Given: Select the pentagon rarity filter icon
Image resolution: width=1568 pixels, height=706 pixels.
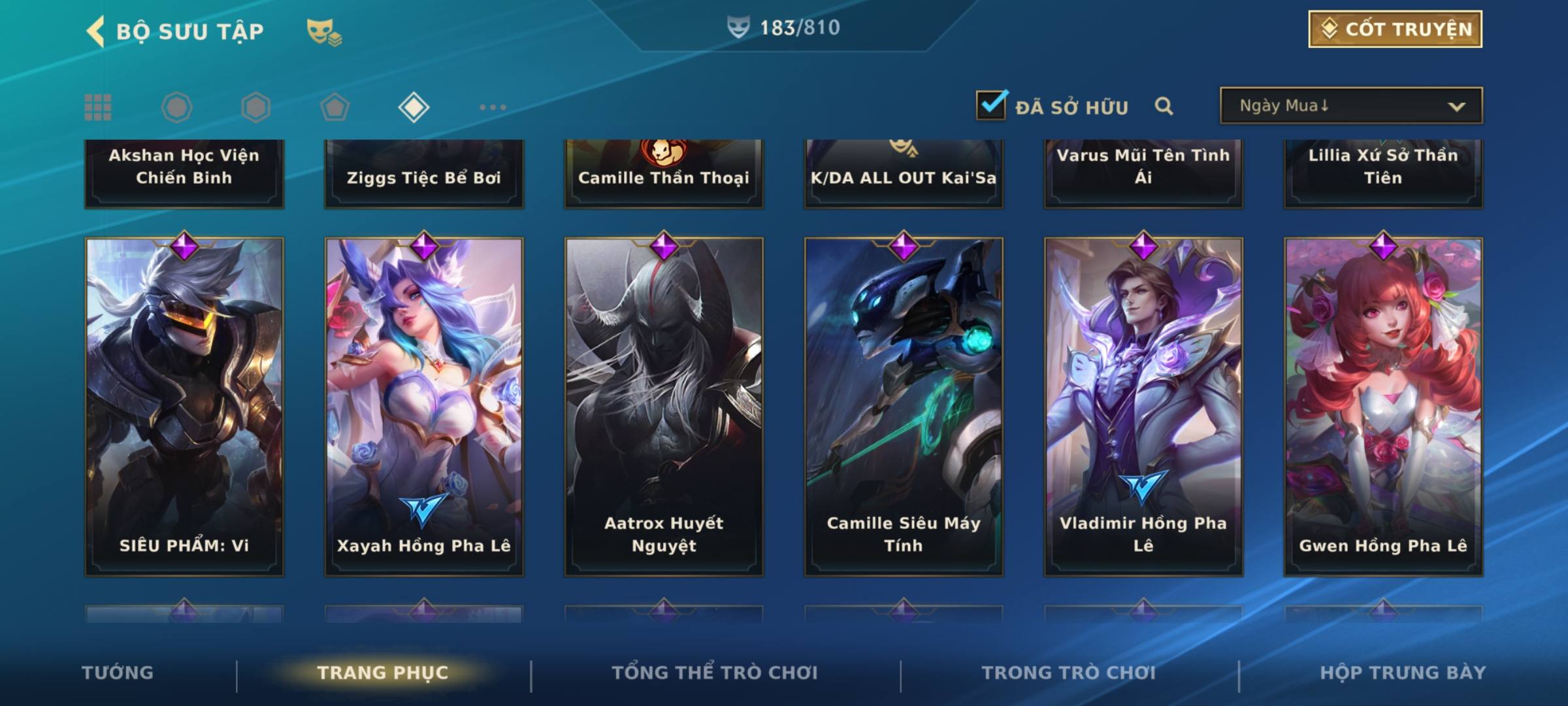Looking at the screenshot, I should (335, 107).
